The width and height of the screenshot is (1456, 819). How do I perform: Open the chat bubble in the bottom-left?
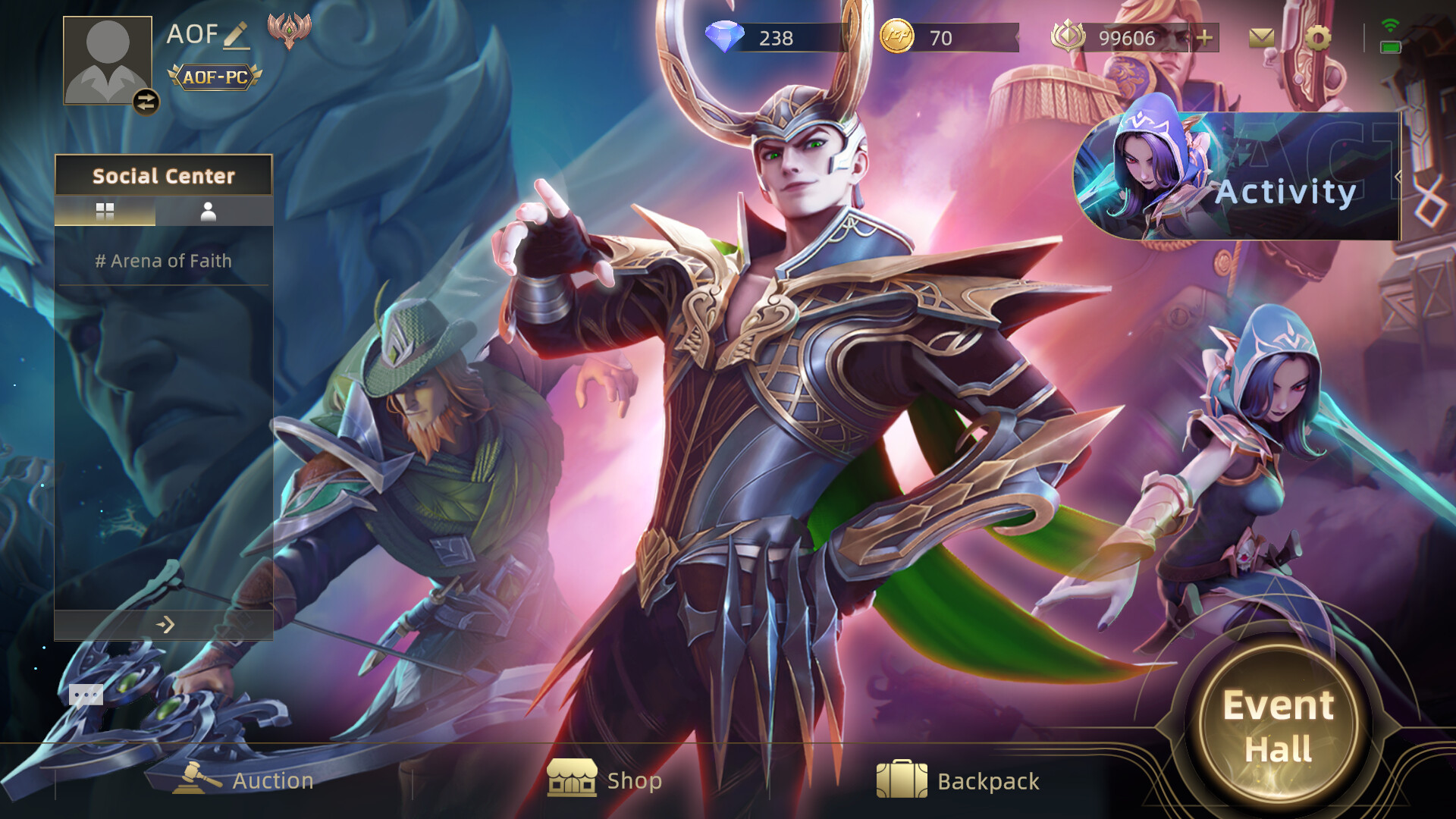coord(86,694)
